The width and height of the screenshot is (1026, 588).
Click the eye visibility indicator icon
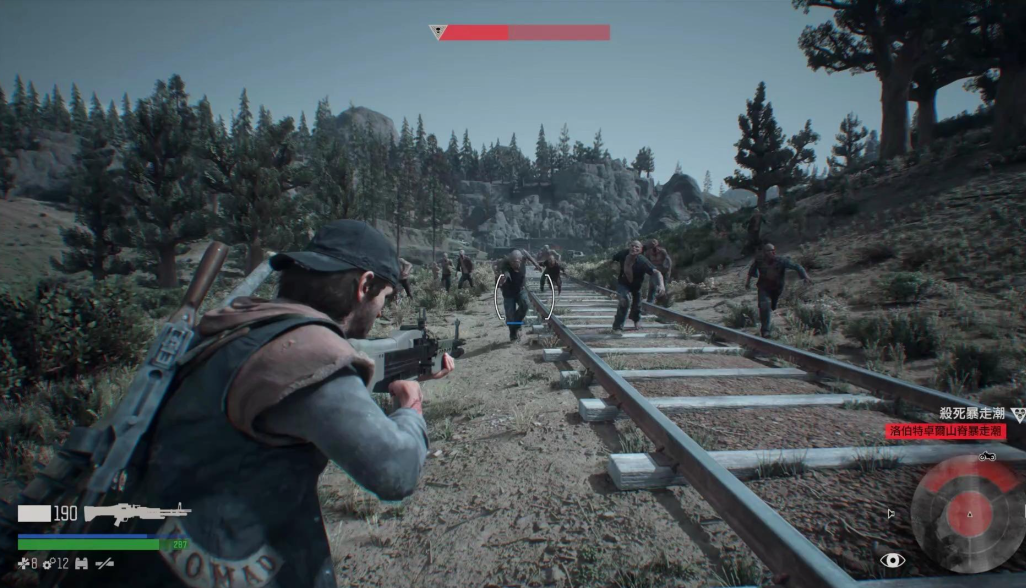(892, 560)
